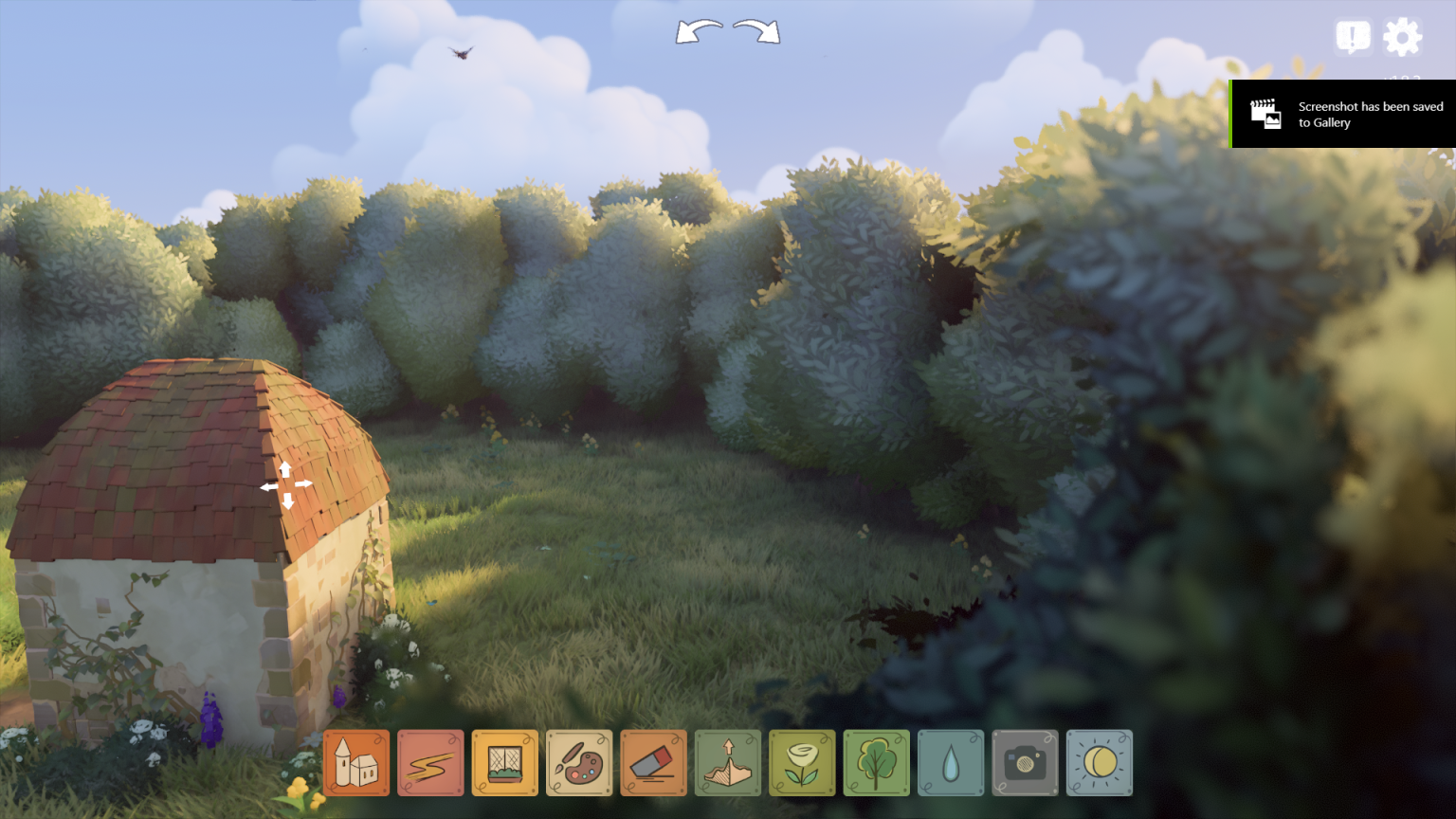Enter camera photo mode
1456x819 pixels.
[1024, 763]
